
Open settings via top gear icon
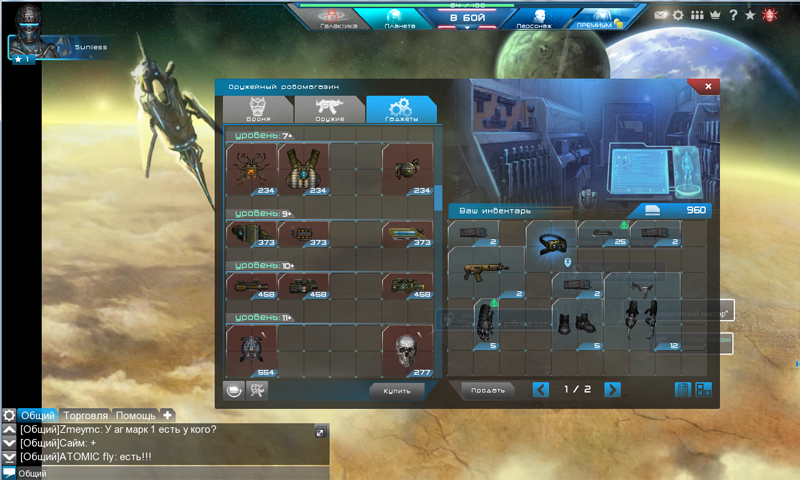679,16
